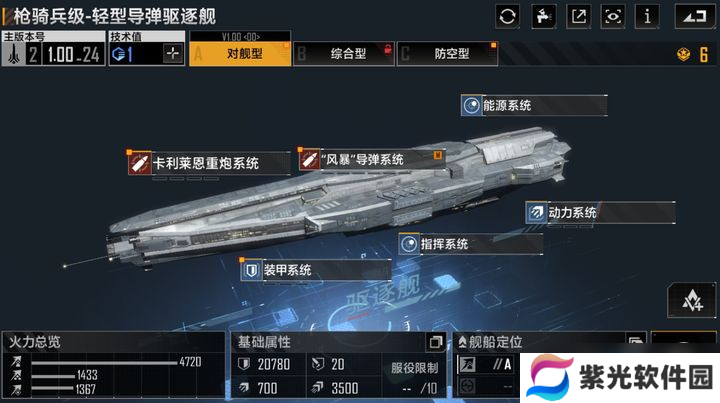This screenshot has height=403, width=720.
Task: Go back with the return arrow button
Action: click(x=696, y=15)
